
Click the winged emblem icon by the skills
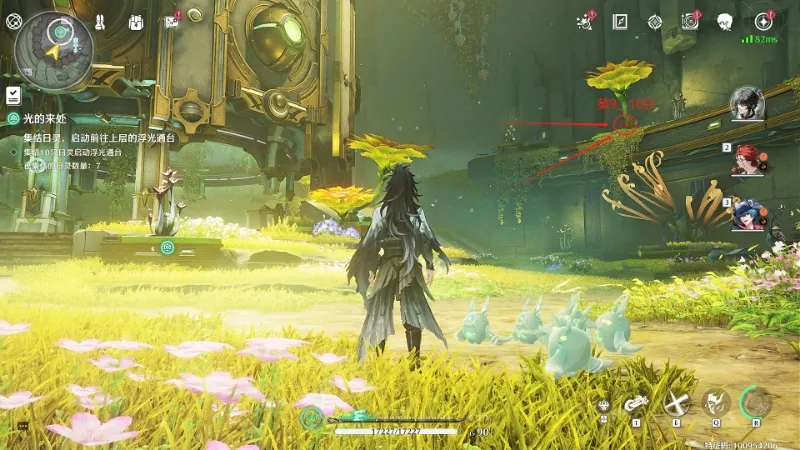[x=603, y=405]
